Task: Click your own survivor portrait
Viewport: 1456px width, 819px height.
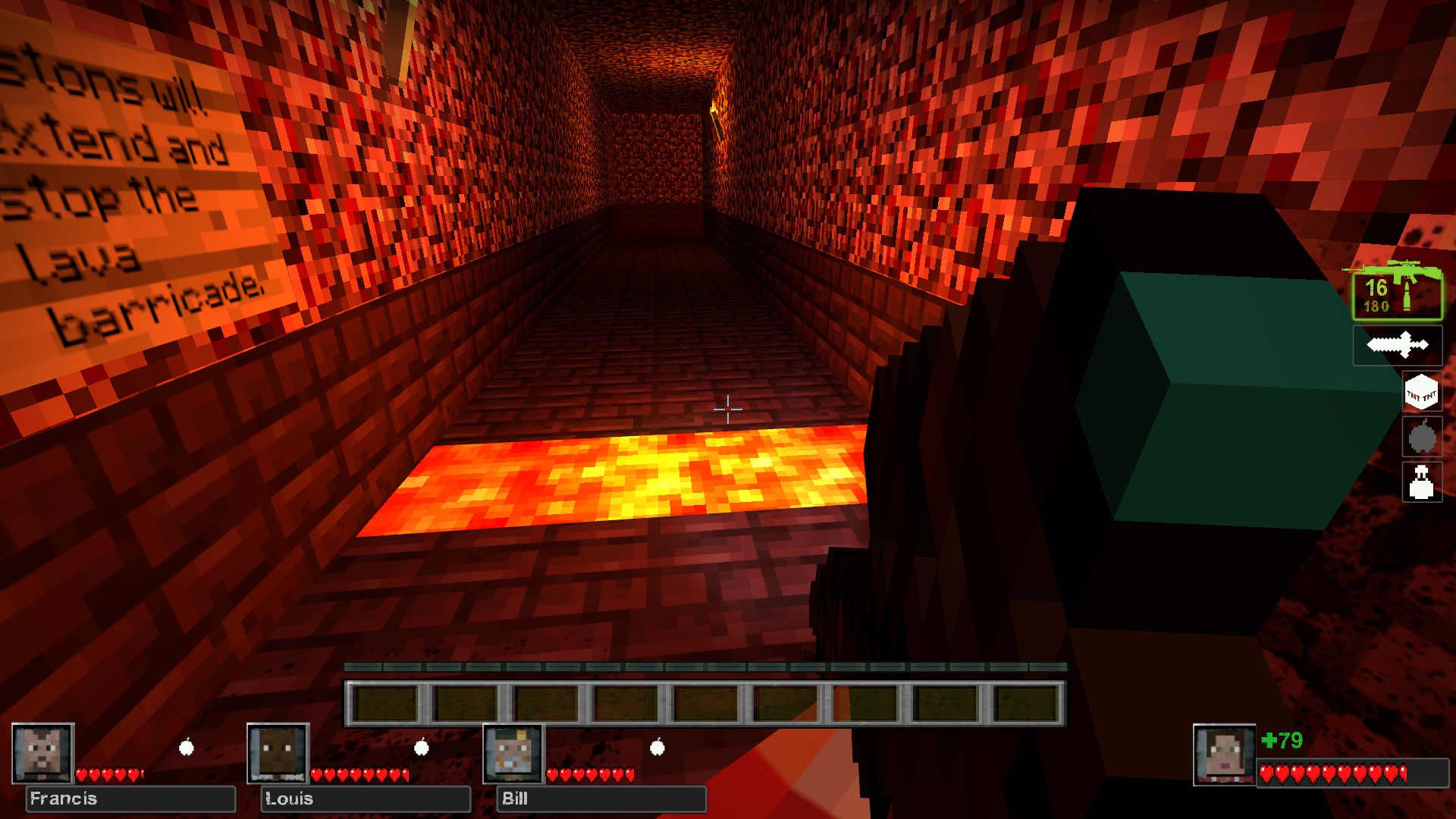Action: (1224, 755)
